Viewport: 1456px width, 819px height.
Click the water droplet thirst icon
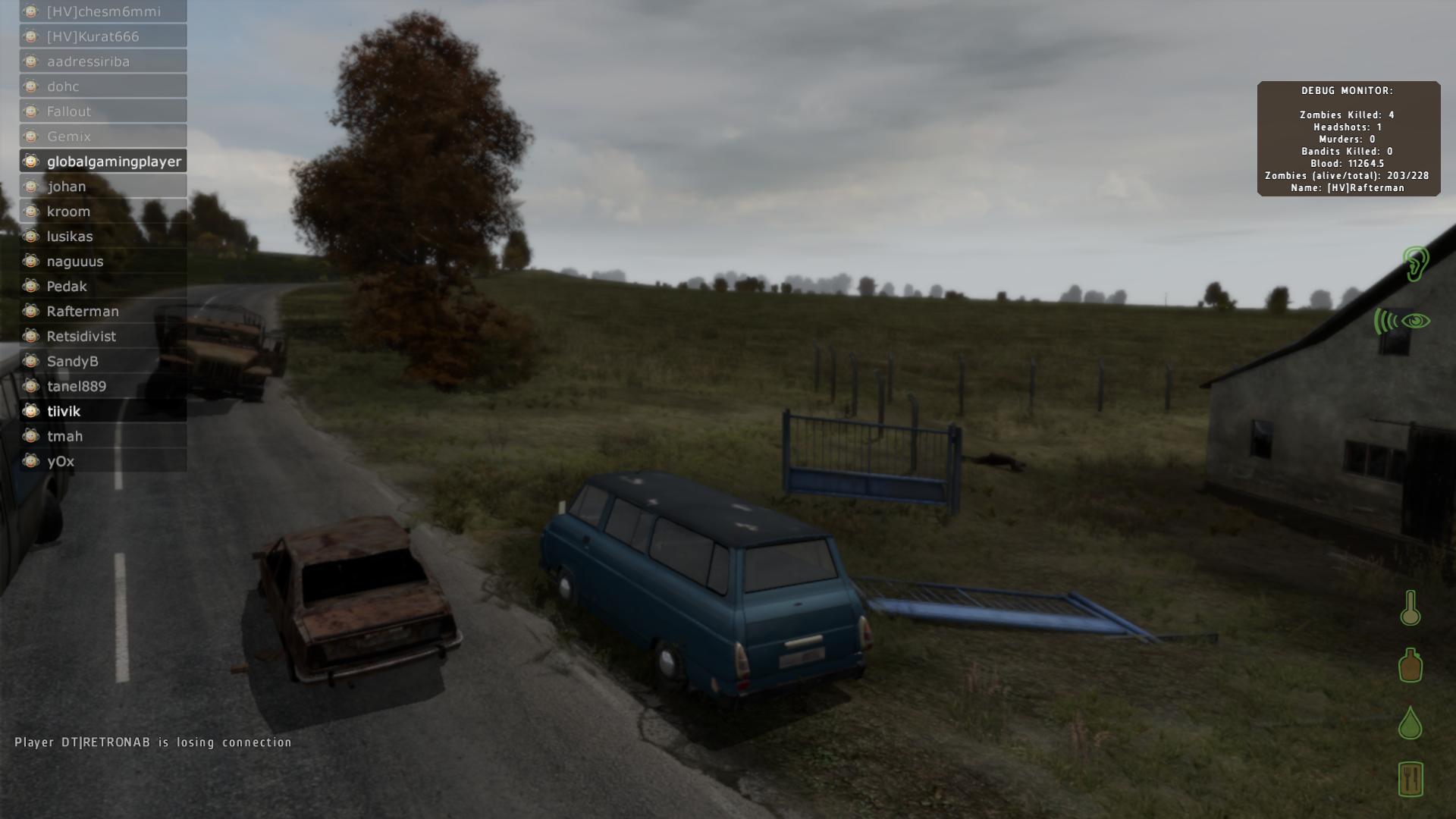click(1410, 723)
